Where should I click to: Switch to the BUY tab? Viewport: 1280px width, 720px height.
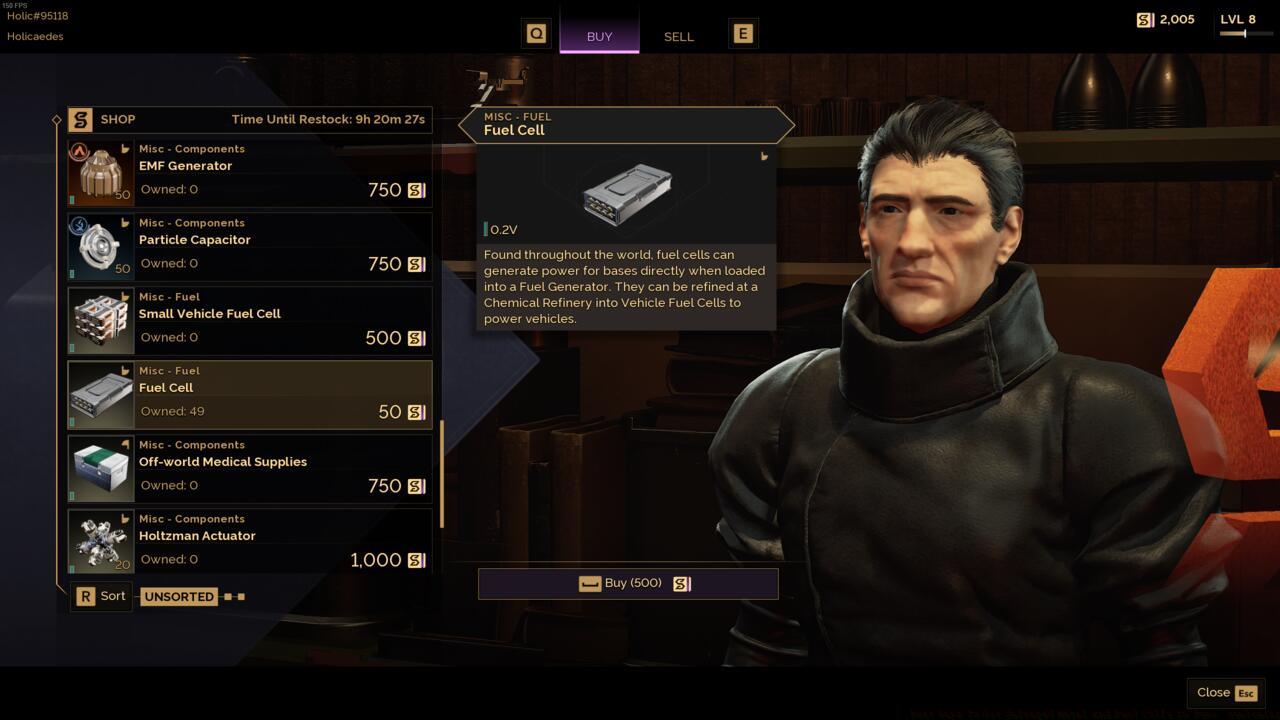click(598, 36)
